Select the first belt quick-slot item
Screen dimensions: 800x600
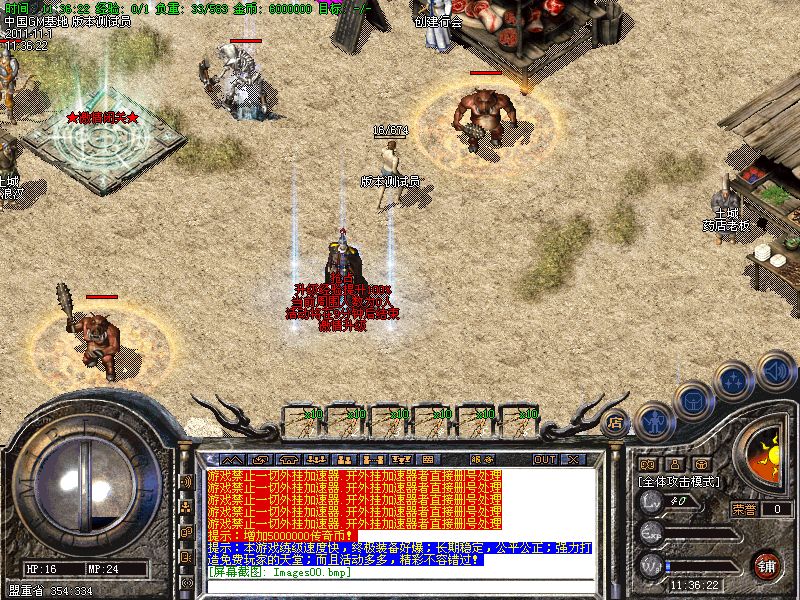[x=302, y=419]
